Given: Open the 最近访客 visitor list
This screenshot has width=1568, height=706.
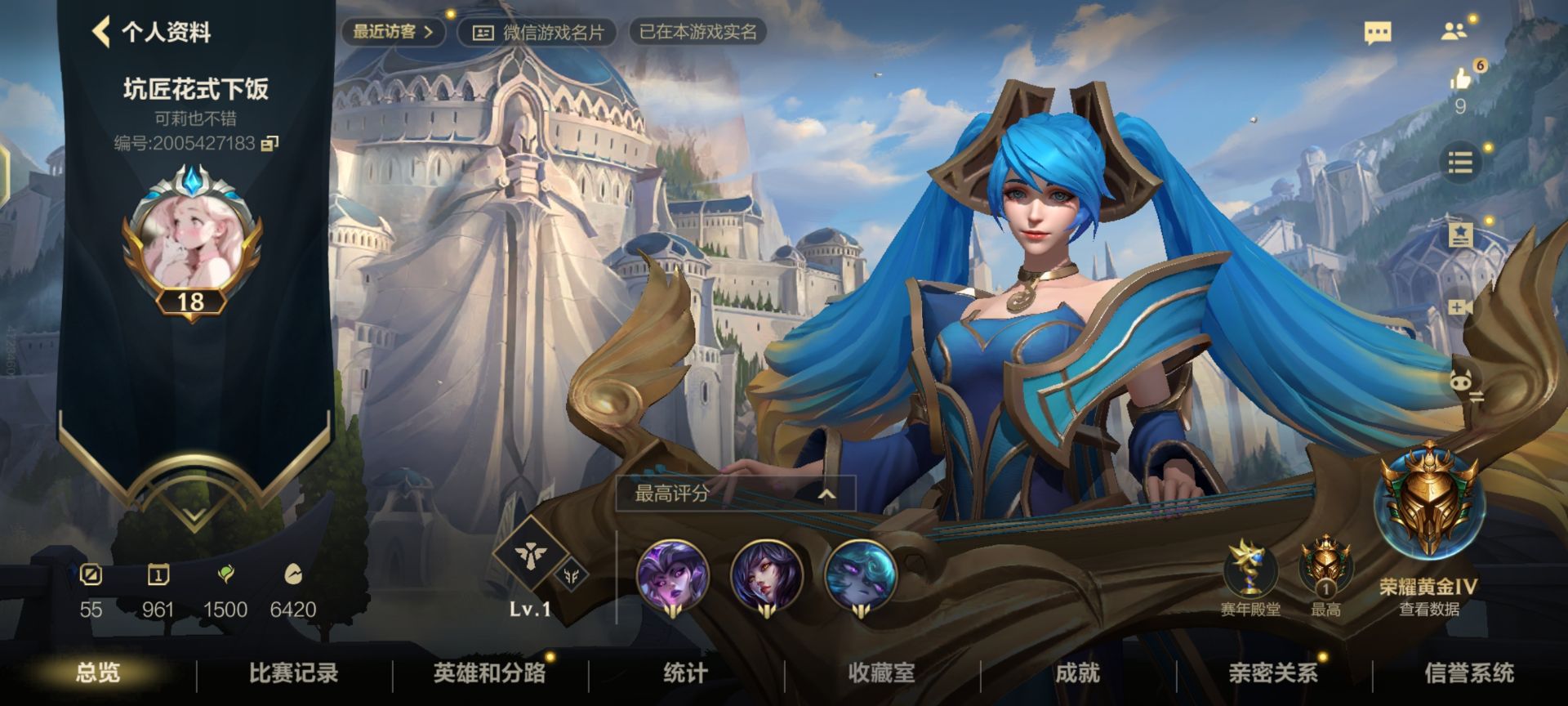Looking at the screenshot, I should coord(392,33).
